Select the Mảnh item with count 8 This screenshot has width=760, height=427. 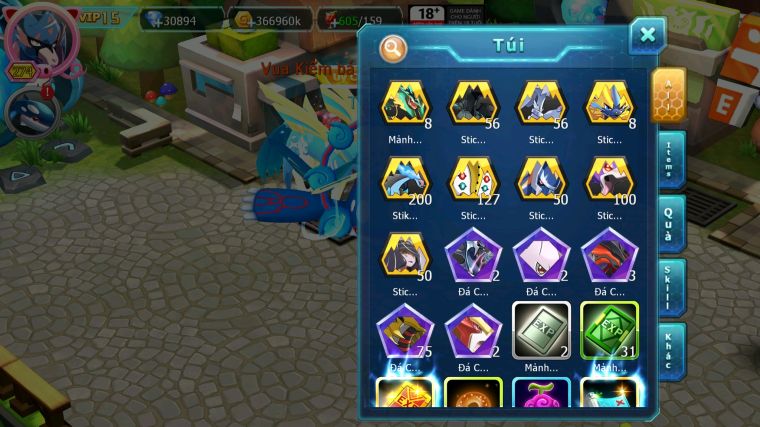tap(405, 104)
